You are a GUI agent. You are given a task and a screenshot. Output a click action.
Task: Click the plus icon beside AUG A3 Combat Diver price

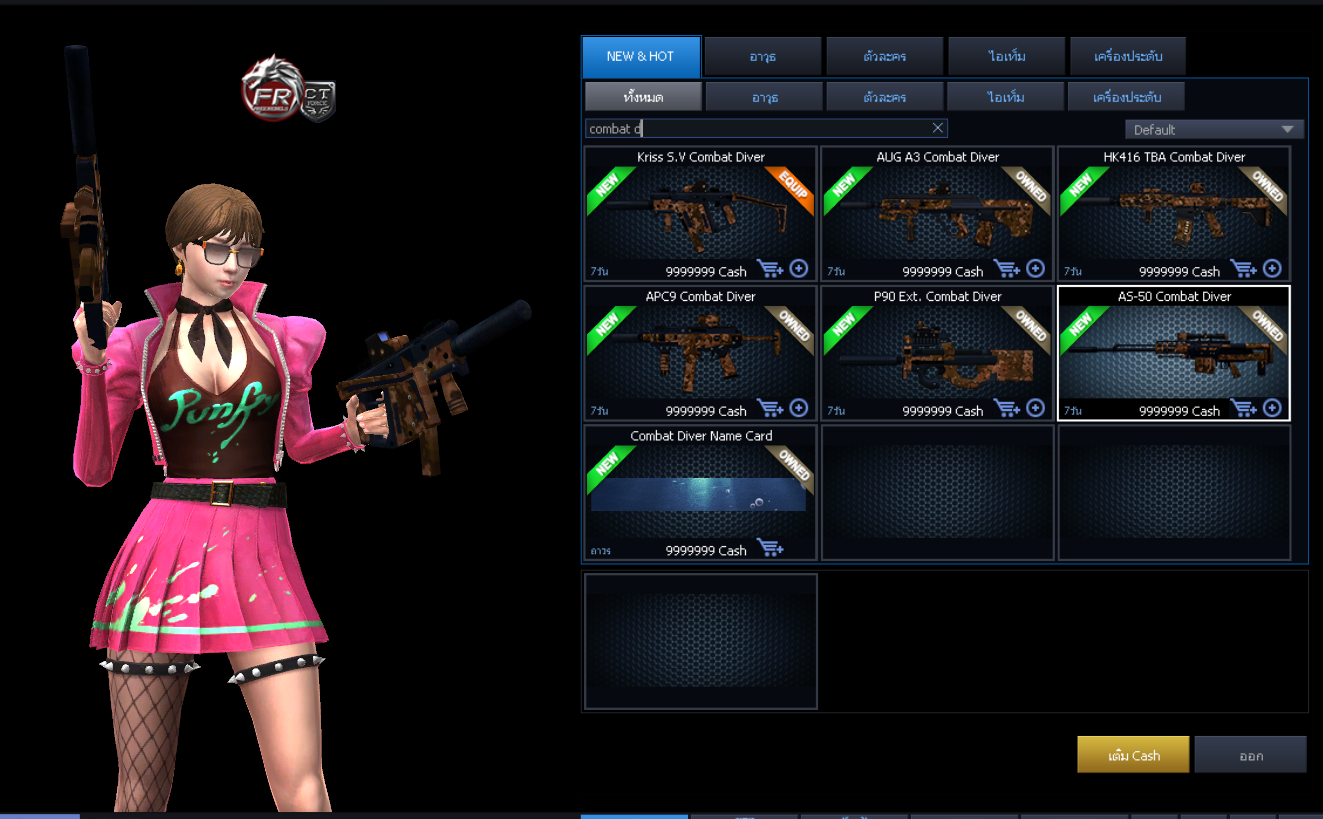click(1035, 268)
